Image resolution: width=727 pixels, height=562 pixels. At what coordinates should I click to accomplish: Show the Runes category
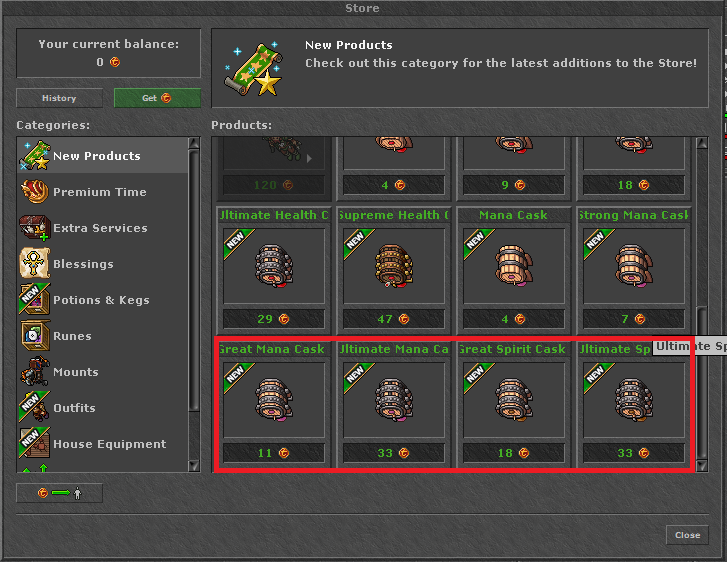tap(72, 336)
